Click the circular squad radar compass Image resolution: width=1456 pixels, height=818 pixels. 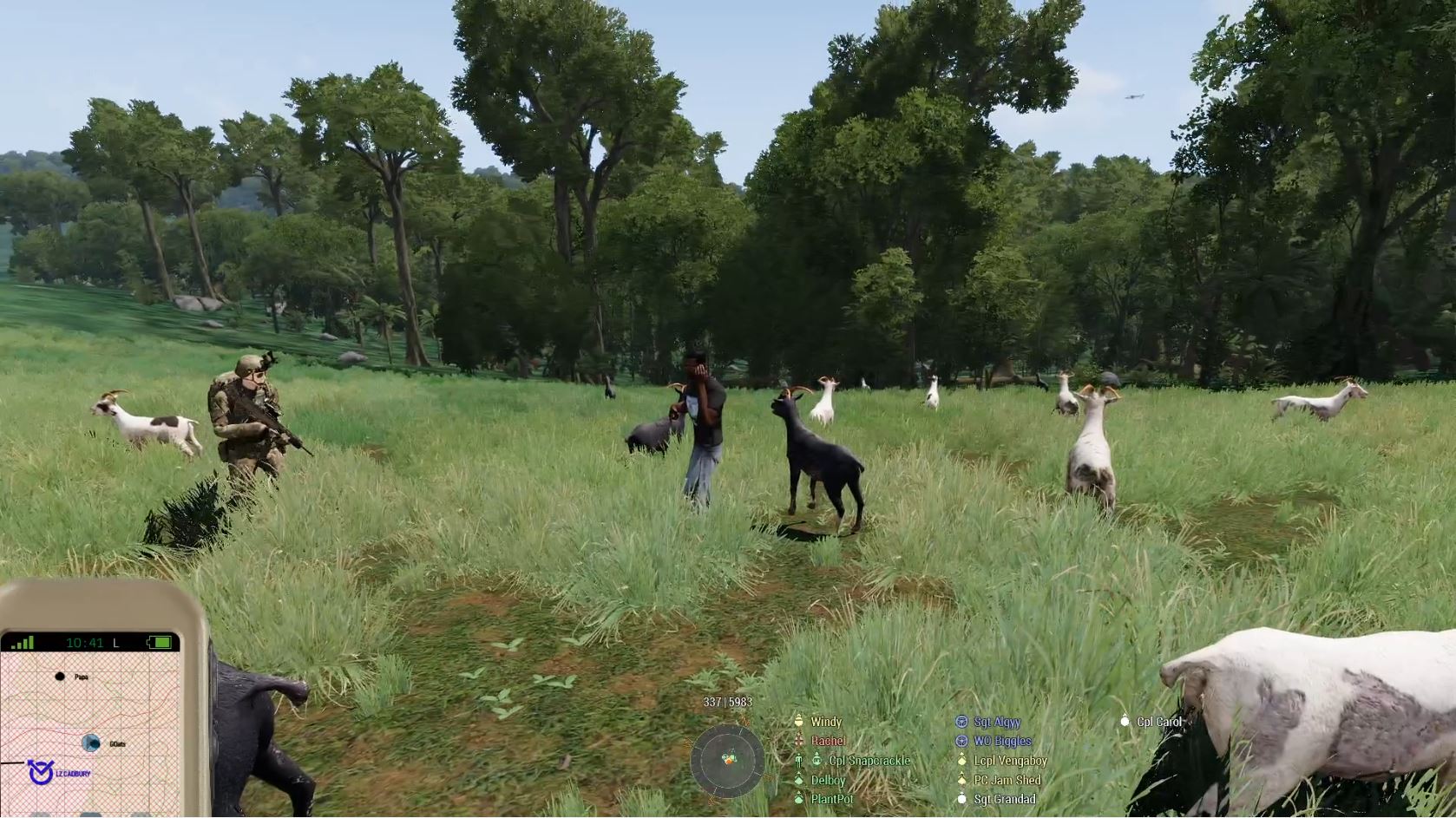point(727,761)
